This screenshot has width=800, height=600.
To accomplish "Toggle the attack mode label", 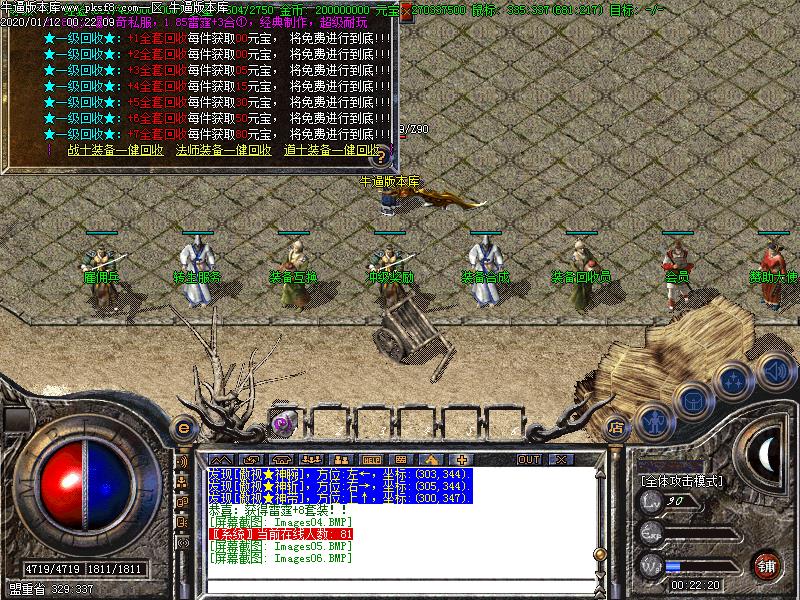I will tap(680, 481).
